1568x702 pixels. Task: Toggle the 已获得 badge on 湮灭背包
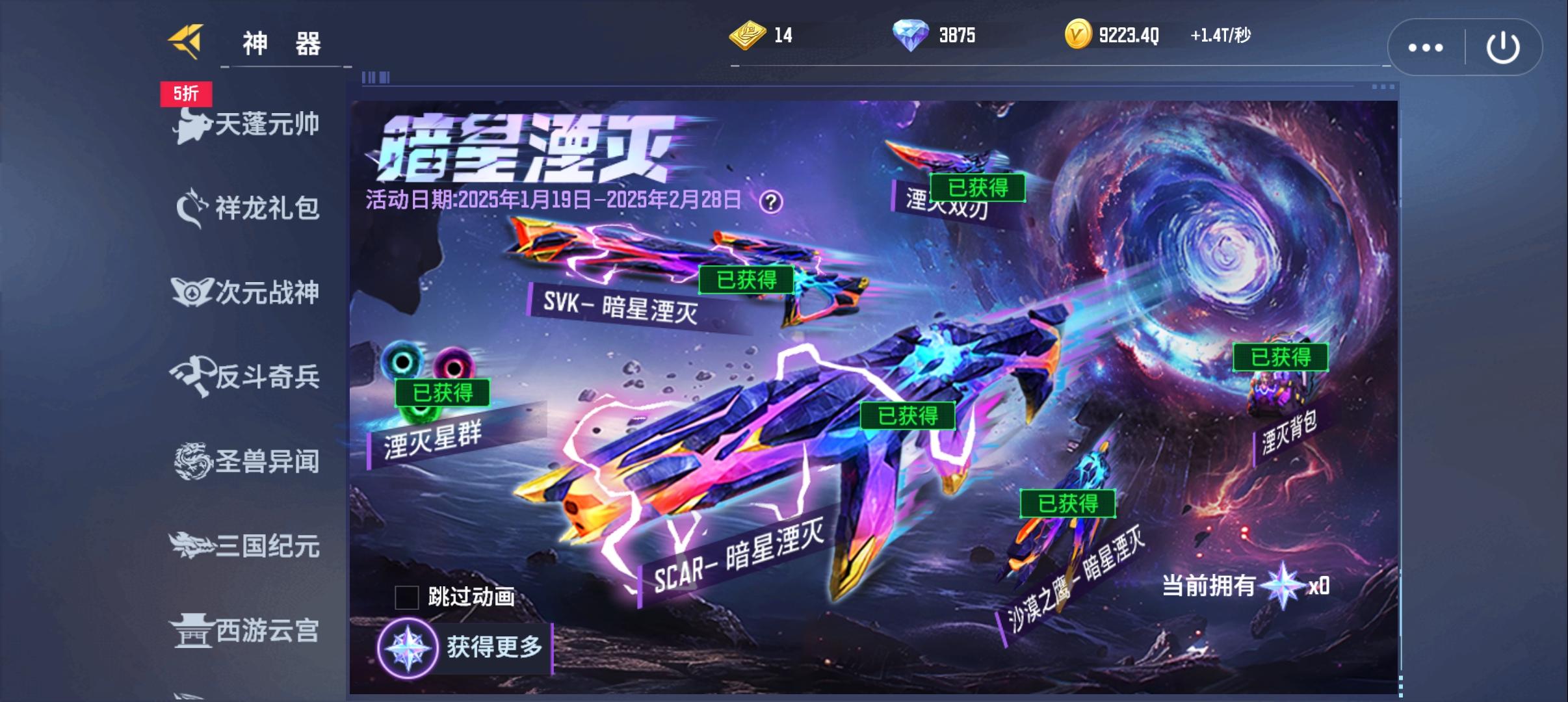1281,357
